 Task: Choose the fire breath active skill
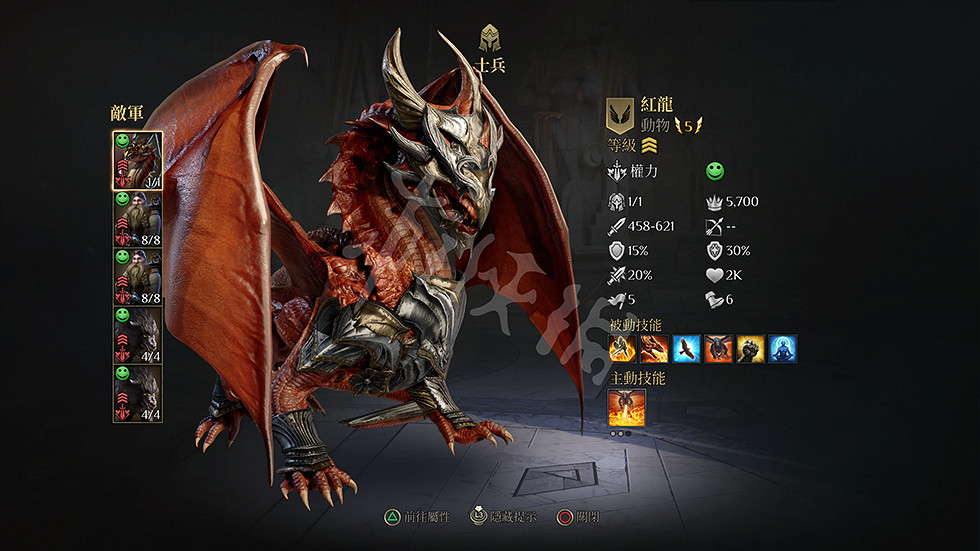pyautogui.click(x=627, y=408)
